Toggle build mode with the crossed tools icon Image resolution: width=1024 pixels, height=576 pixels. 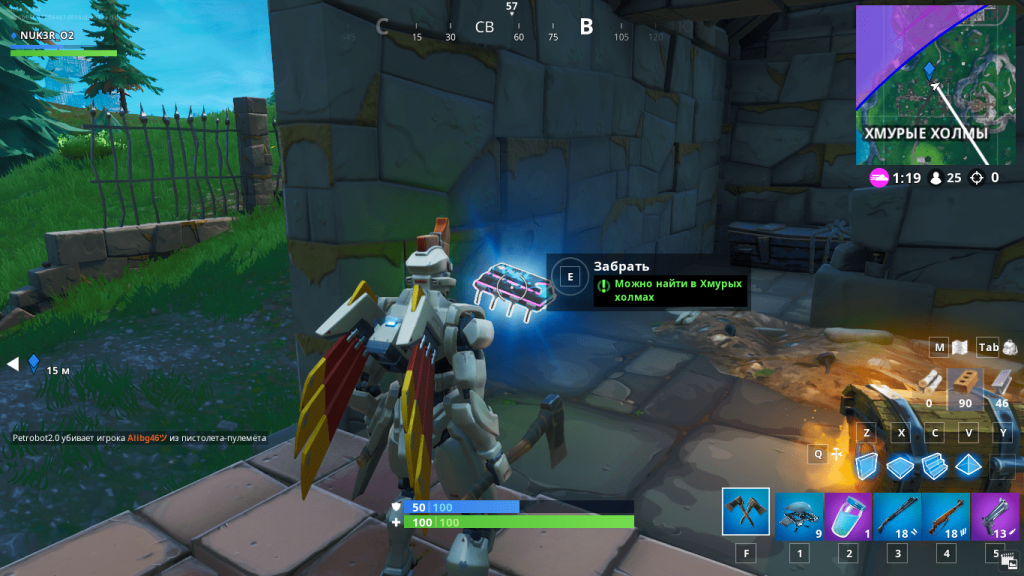(838, 454)
